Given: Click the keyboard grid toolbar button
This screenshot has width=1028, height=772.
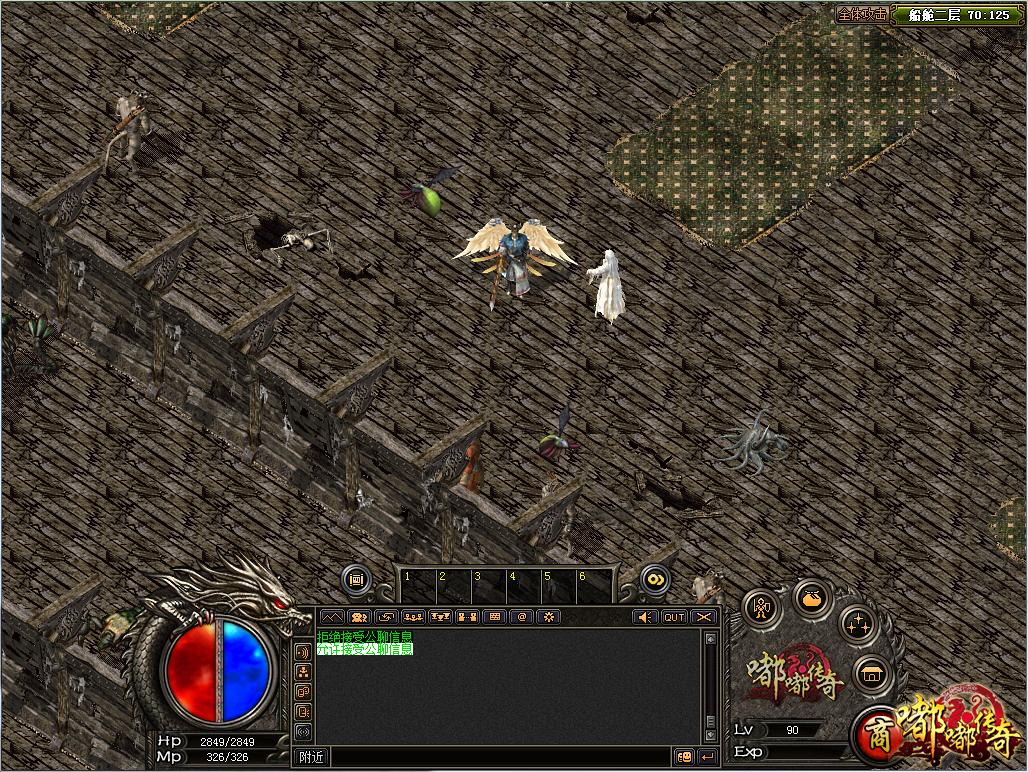Looking at the screenshot, I should tap(494, 617).
